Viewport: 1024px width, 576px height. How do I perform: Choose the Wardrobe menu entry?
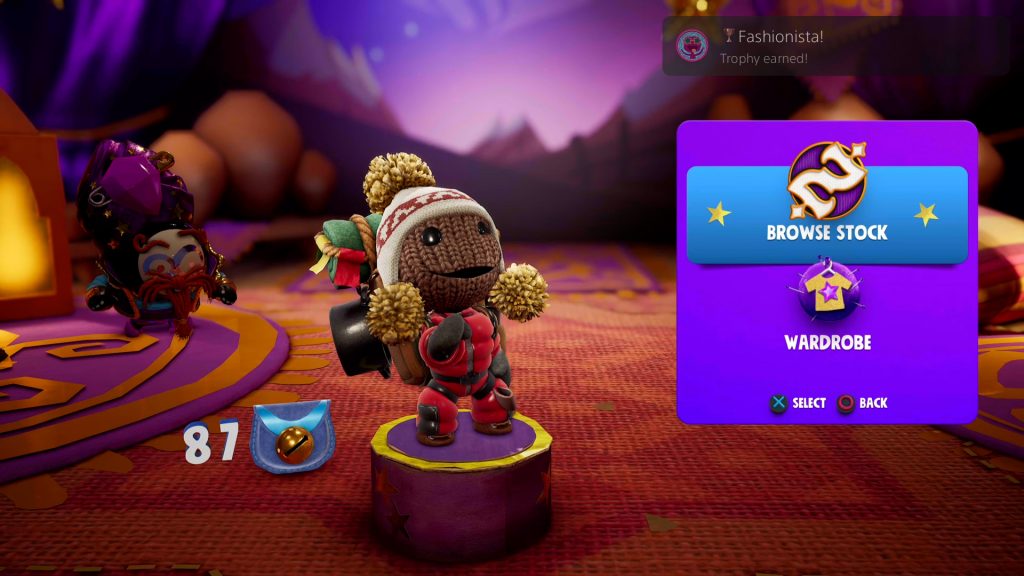pyautogui.click(x=827, y=310)
